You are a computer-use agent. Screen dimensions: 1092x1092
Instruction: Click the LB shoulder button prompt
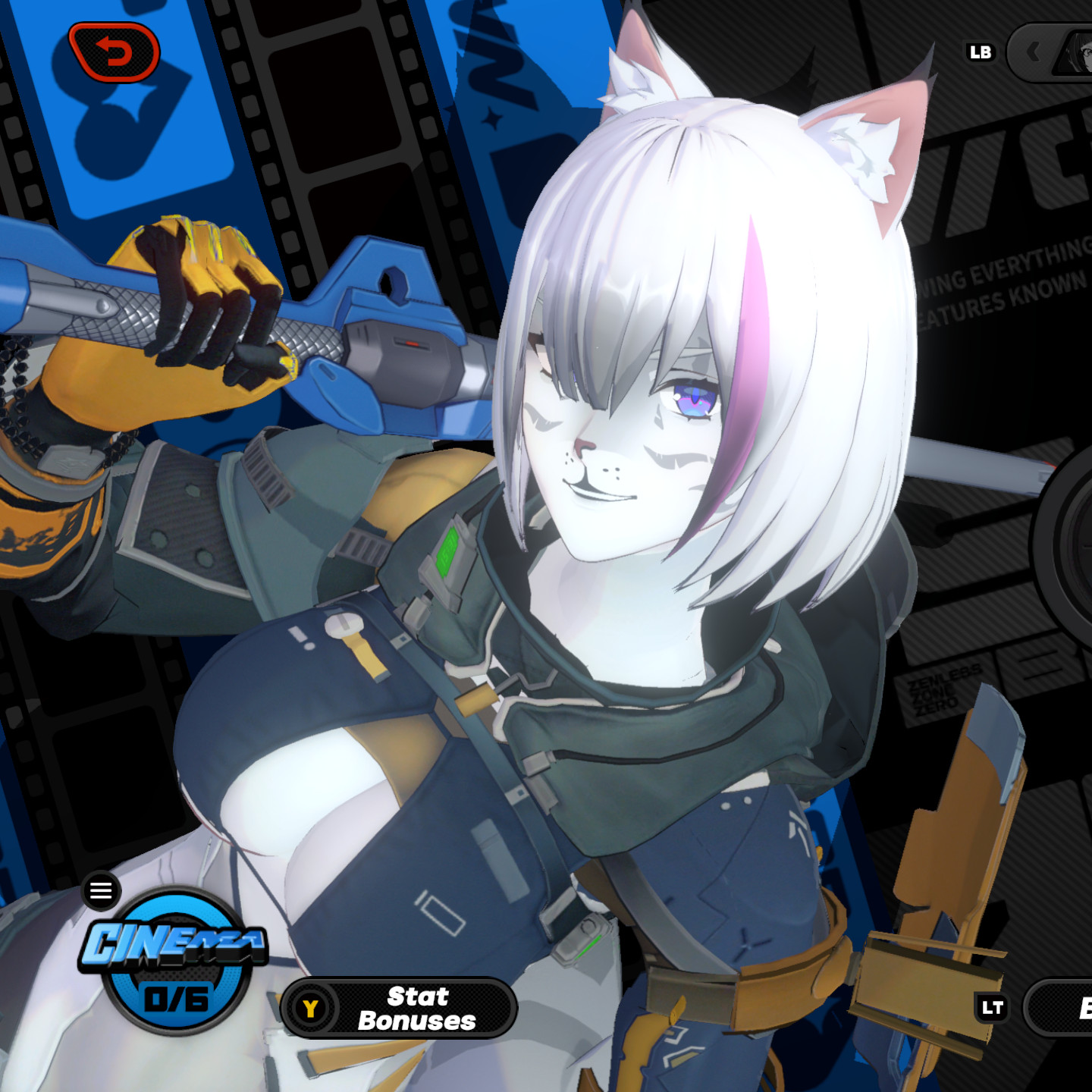point(981,52)
